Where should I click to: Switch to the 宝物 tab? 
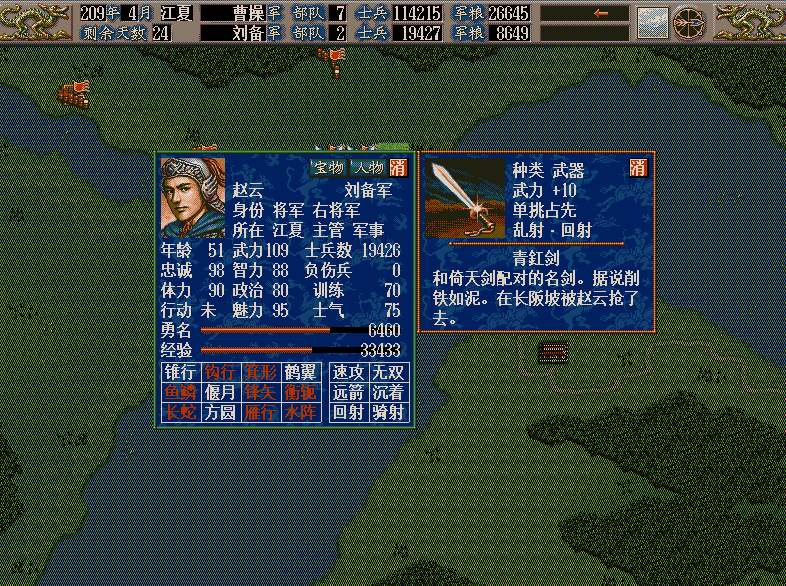[x=328, y=167]
